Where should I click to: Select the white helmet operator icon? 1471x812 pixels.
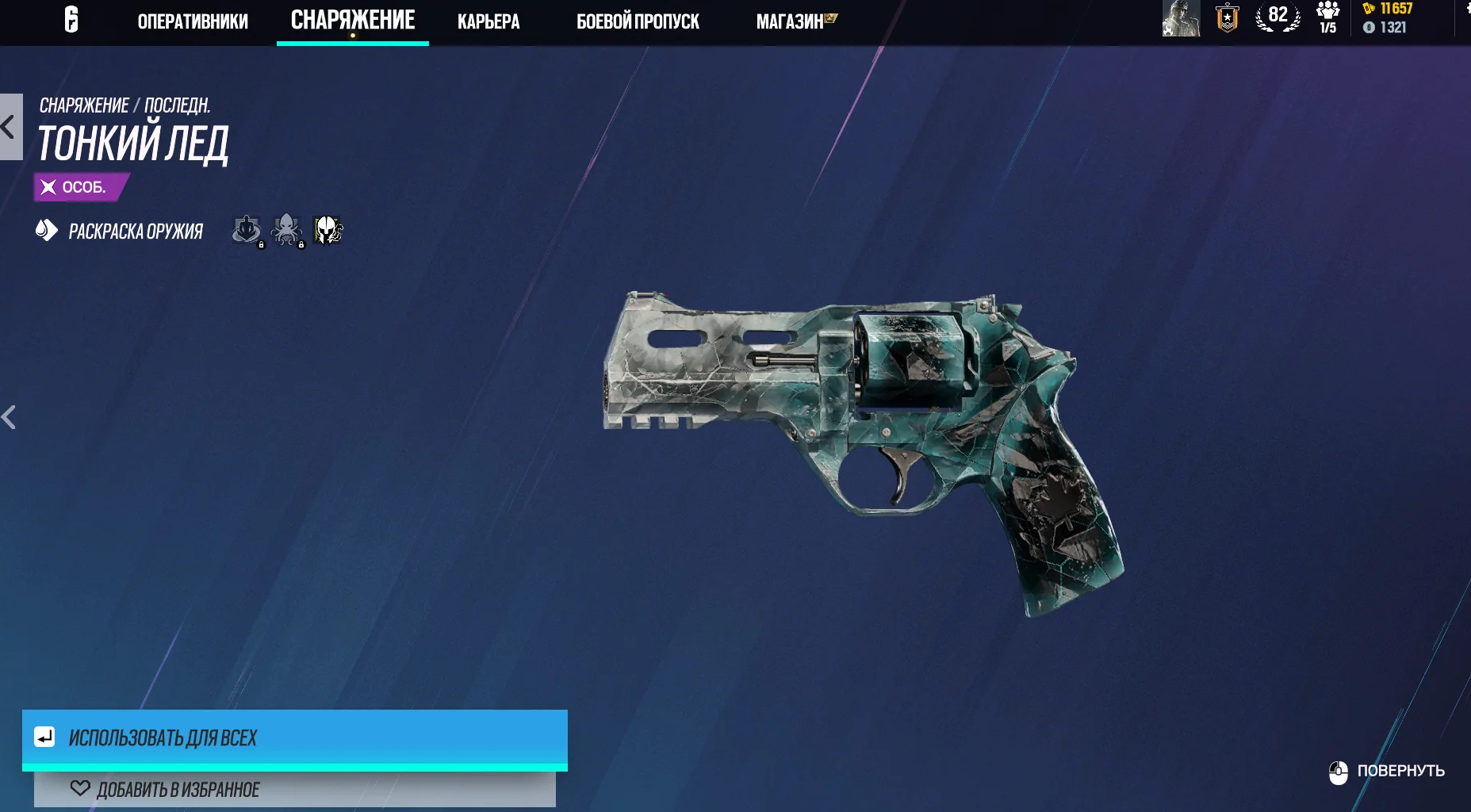click(x=328, y=230)
